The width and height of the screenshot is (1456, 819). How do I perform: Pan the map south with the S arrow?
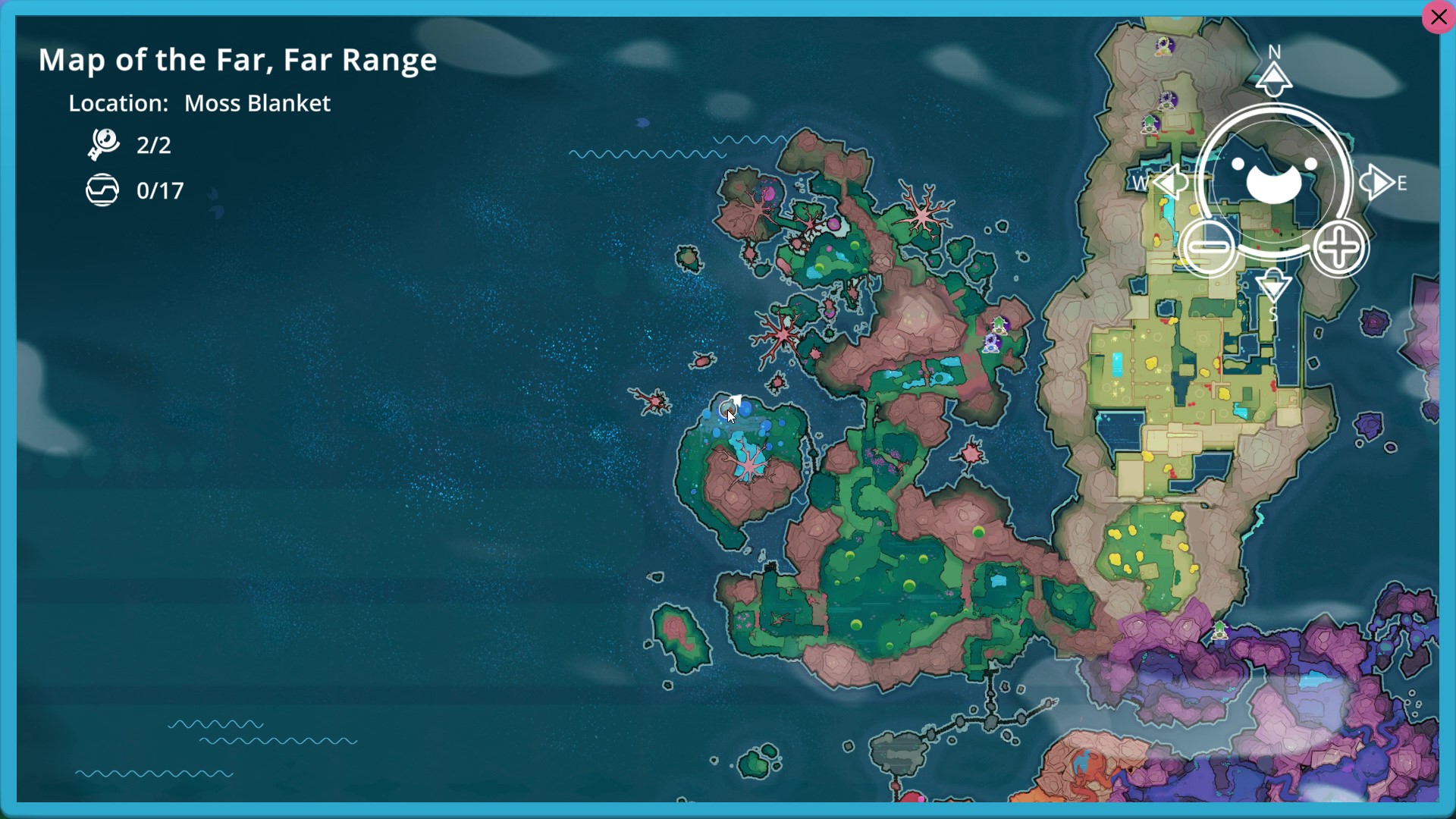coord(1274,287)
